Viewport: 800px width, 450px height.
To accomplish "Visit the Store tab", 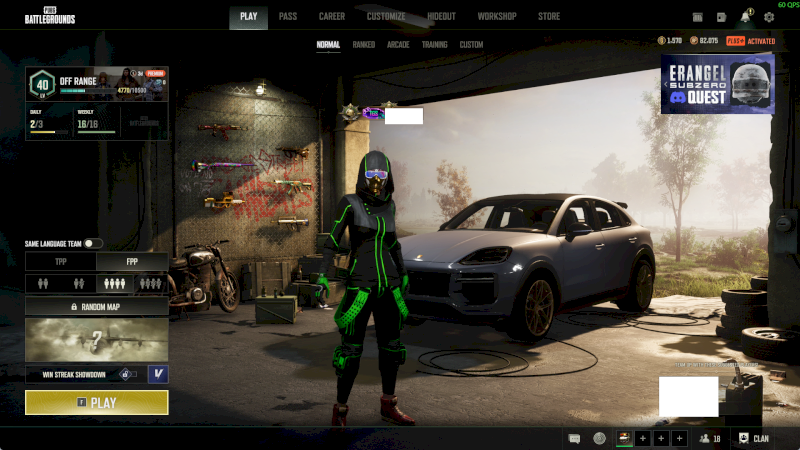I will tap(549, 17).
